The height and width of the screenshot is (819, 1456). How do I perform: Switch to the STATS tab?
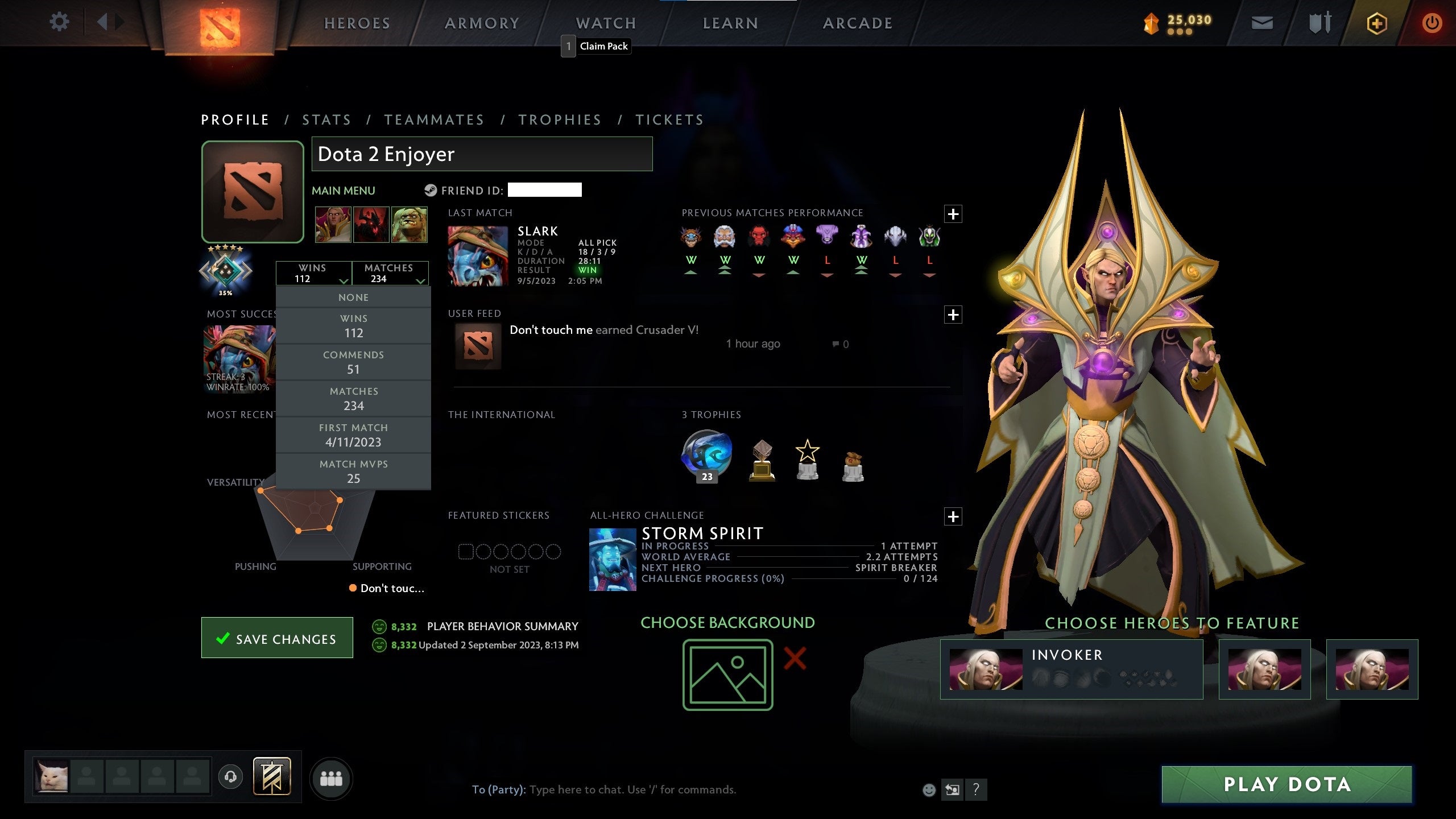coord(326,119)
